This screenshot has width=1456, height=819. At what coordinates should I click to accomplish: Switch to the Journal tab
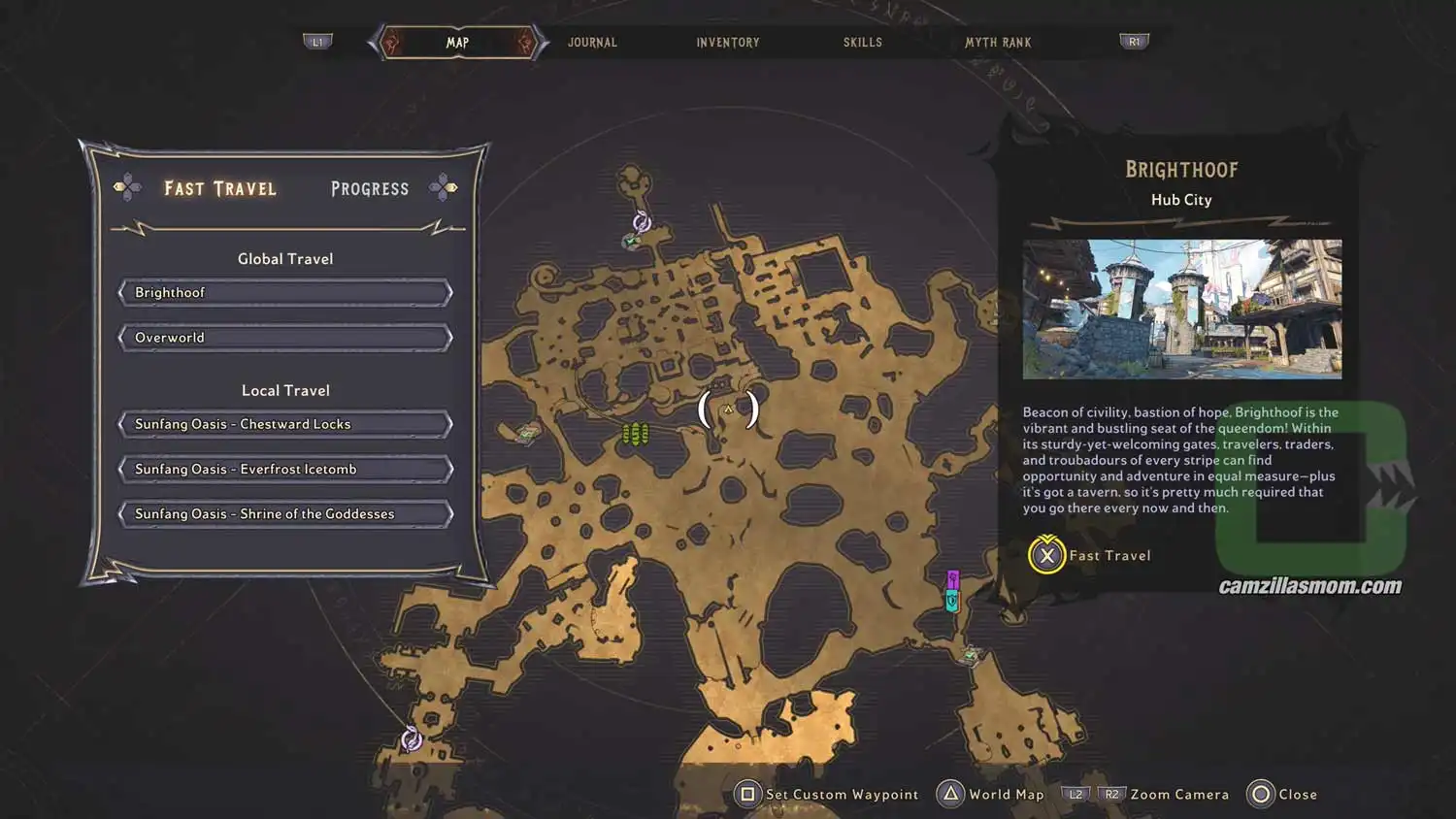pyautogui.click(x=592, y=42)
